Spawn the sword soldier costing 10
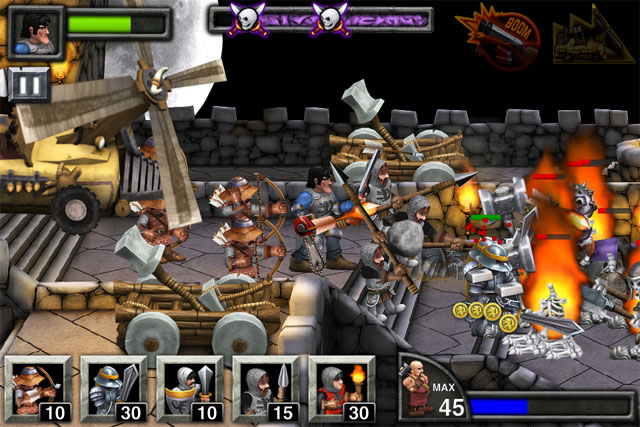 [x=189, y=389]
